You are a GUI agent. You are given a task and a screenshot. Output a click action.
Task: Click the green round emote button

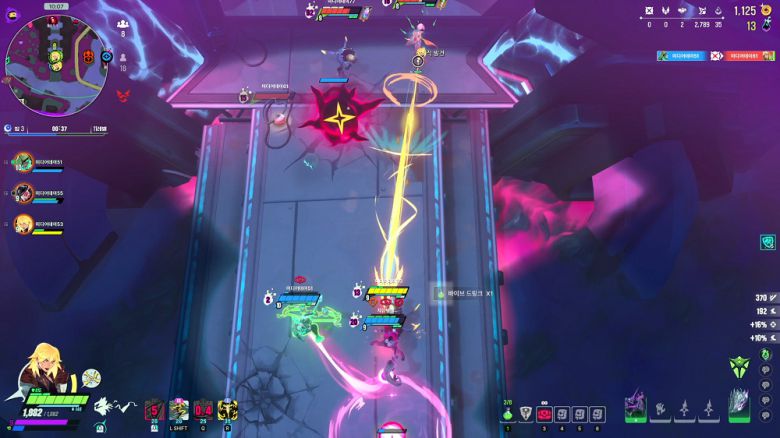pyautogui.click(x=765, y=354)
